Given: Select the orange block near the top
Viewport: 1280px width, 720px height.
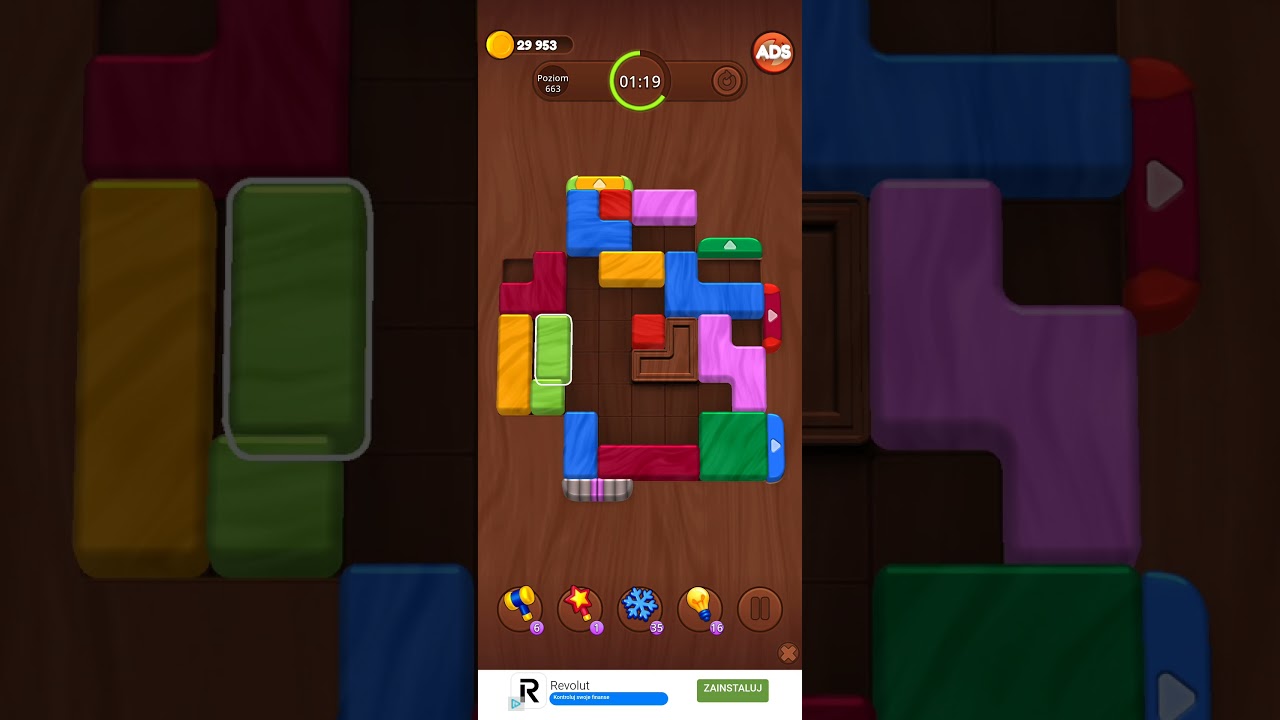Looking at the screenshot, I should 631,268.
